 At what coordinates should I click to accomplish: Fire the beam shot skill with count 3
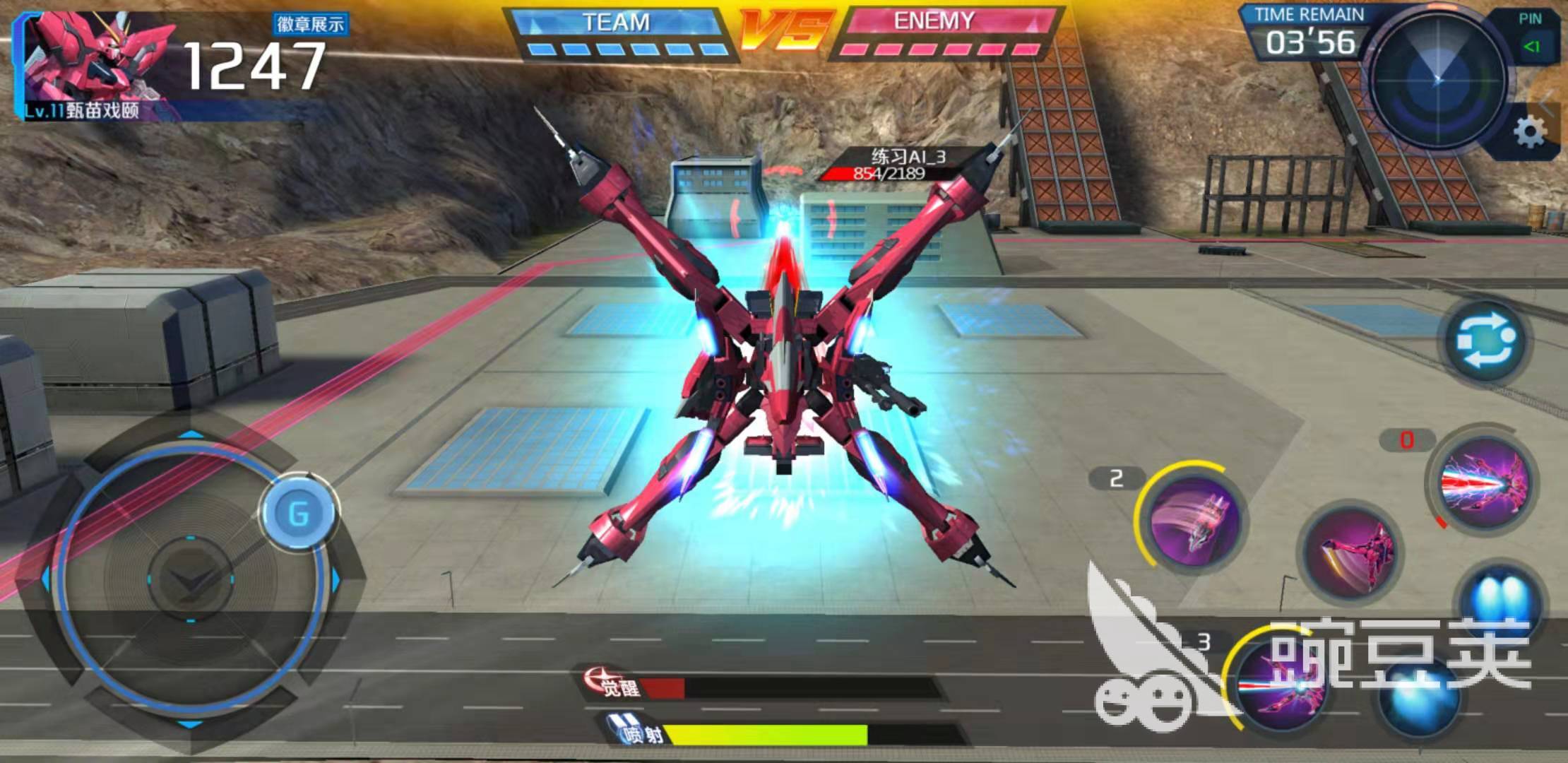pos(1277,685)
